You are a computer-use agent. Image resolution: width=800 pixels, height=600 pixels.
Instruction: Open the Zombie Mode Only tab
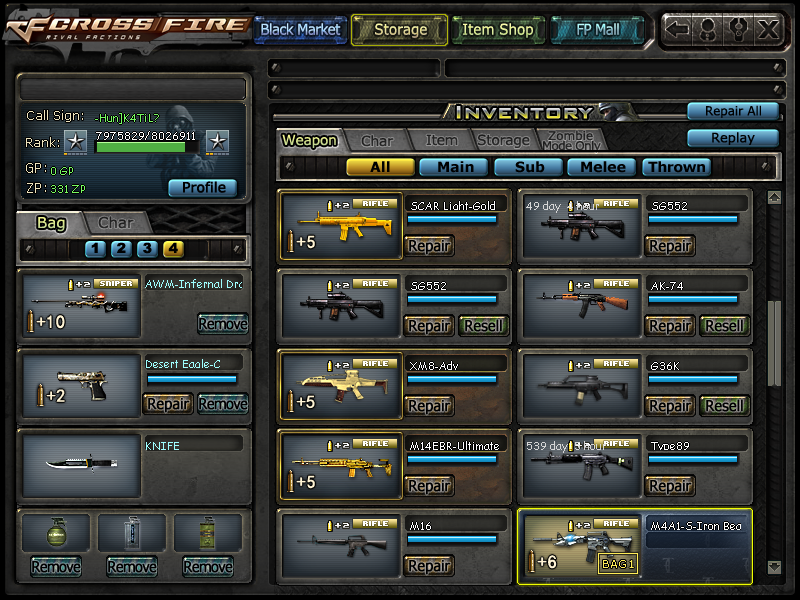pyautogui.click(x=570, y=141)
